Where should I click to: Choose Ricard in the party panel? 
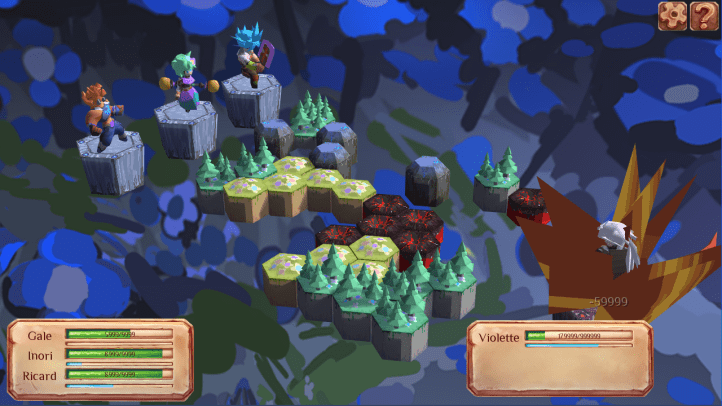pos(40,375)
